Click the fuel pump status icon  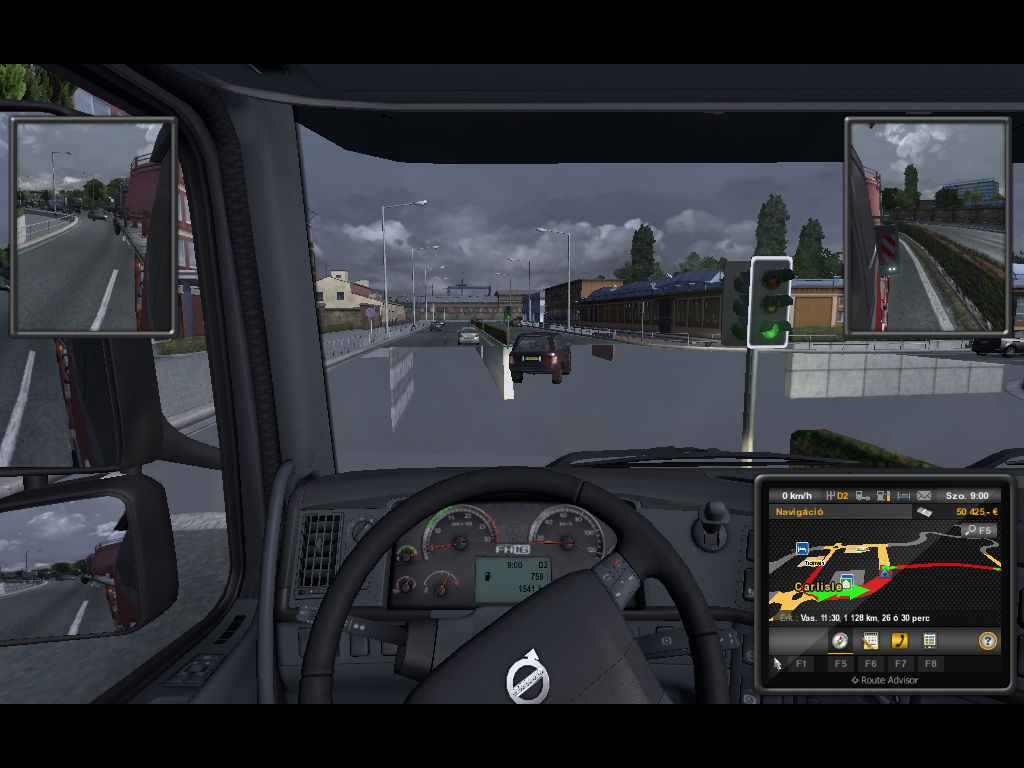[883, 495]
